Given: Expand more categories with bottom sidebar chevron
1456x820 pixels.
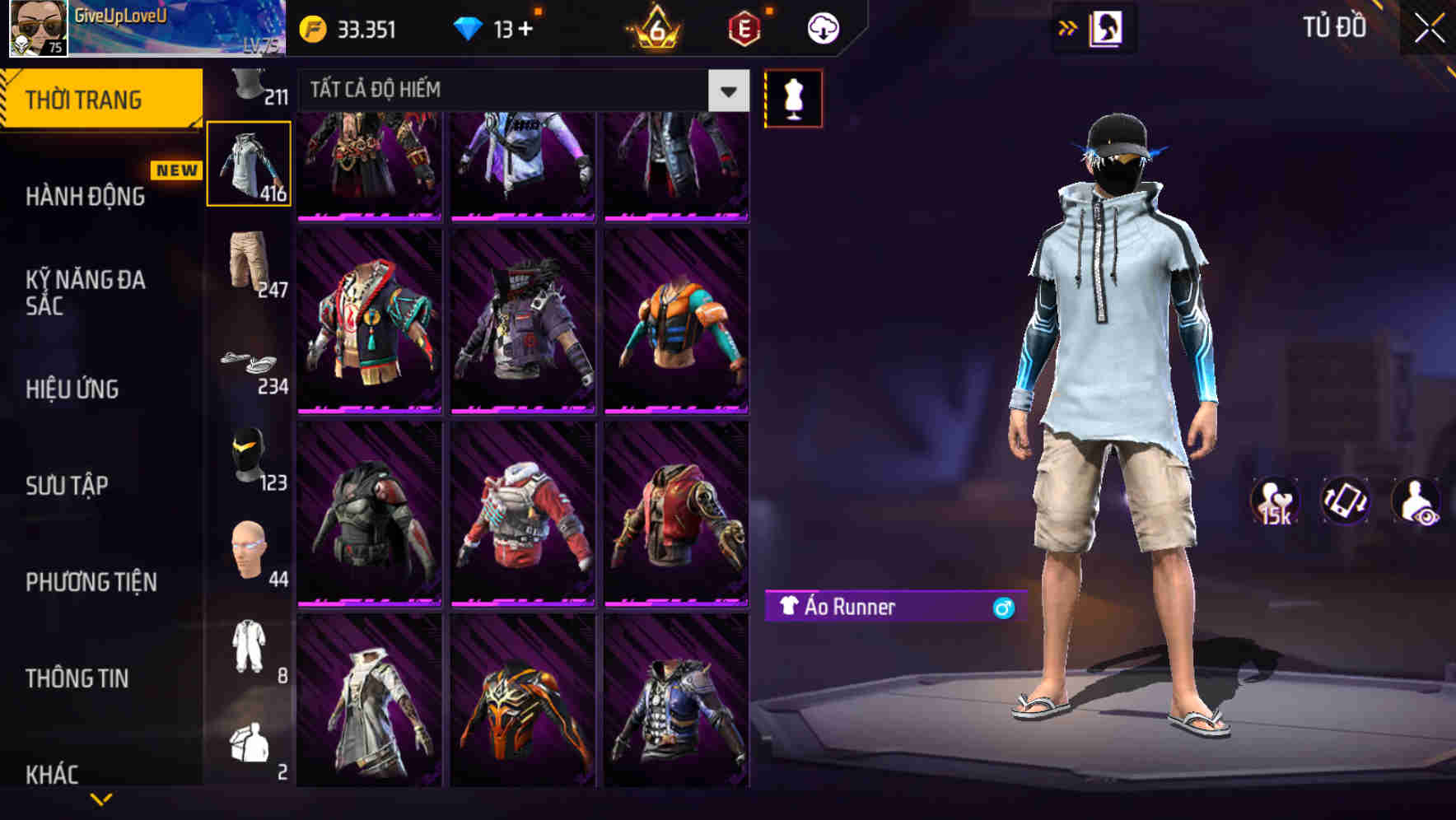Looking at the screenshot, I should pos(103,797).
